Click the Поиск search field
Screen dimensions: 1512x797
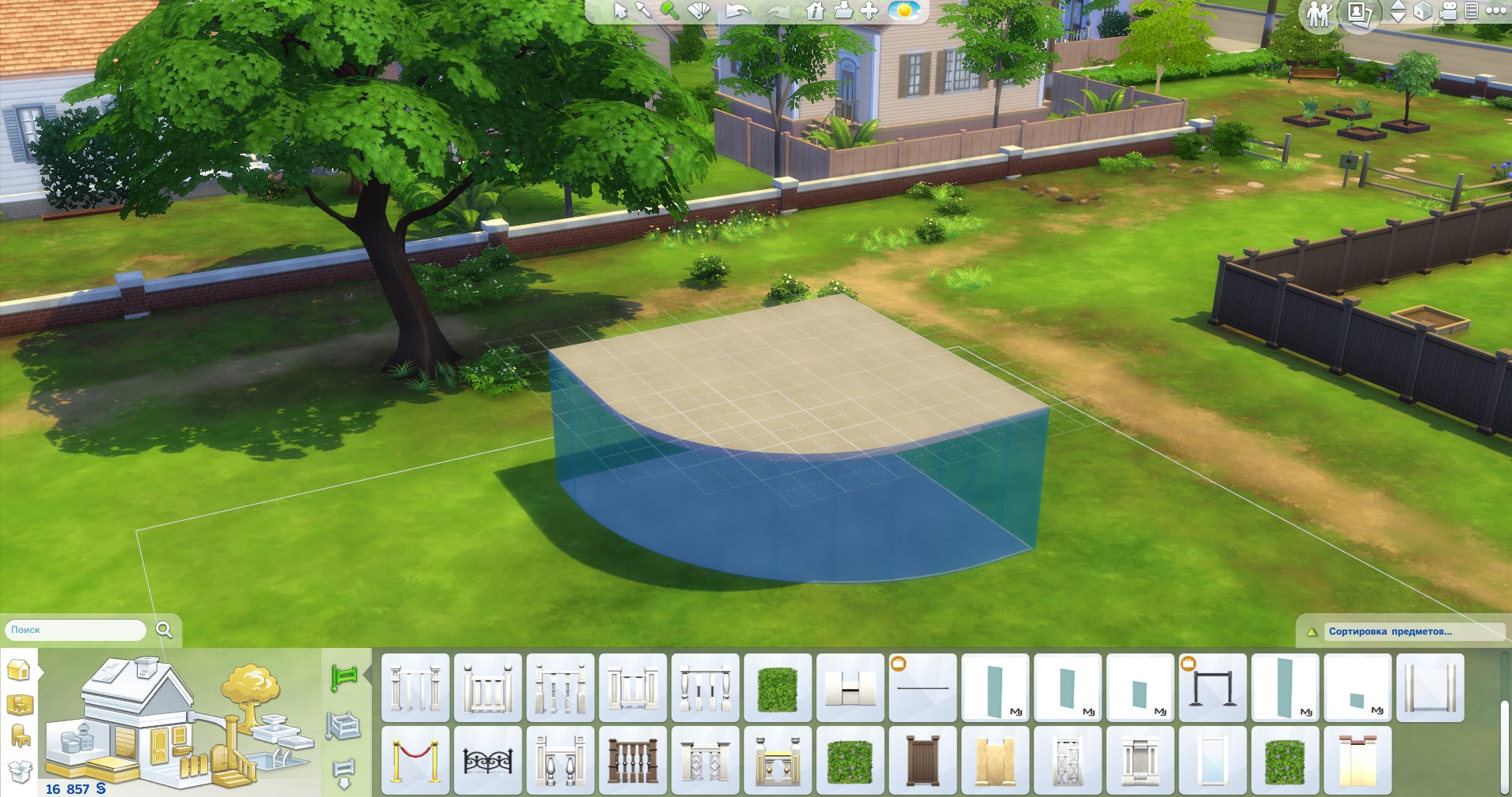click(76, 630)
